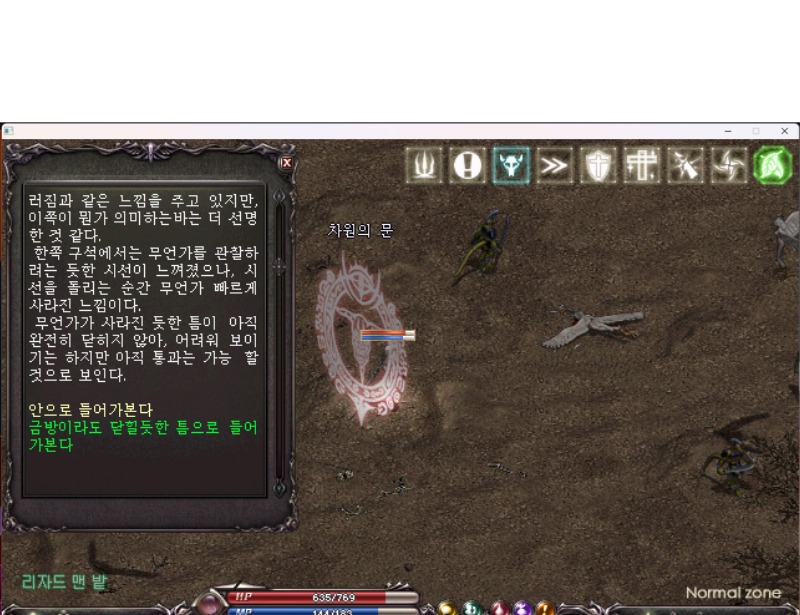
Task: Select the exclamation mark icon
Action: pyautogui.click(x=467, y=166)
